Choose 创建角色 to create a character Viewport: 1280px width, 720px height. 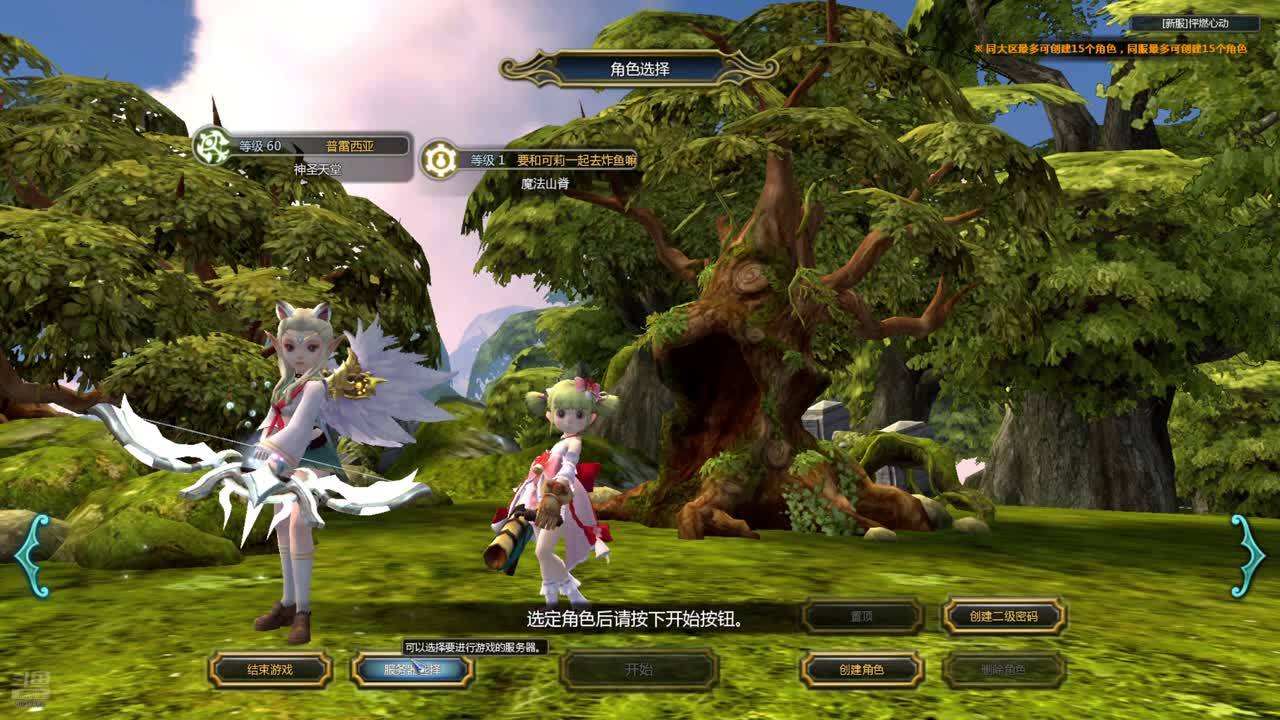[861, 670]
